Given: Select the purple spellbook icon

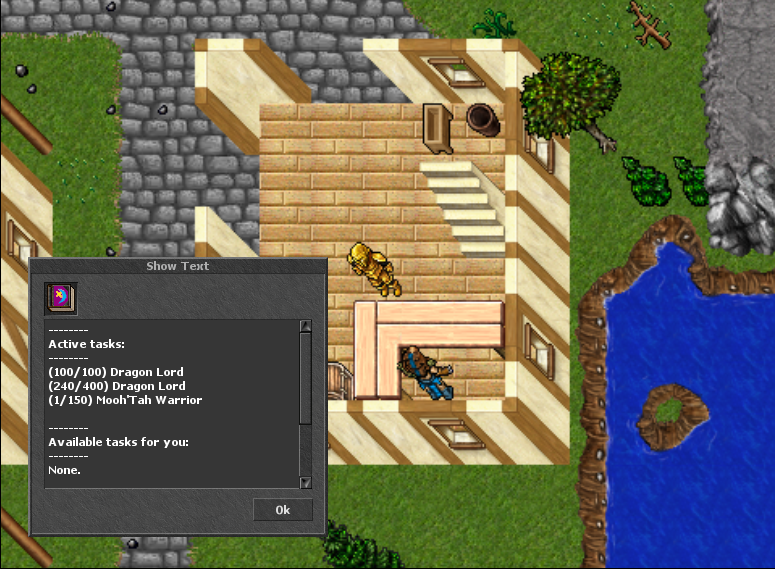Looking at the screenshot, I should coord(61,298).
